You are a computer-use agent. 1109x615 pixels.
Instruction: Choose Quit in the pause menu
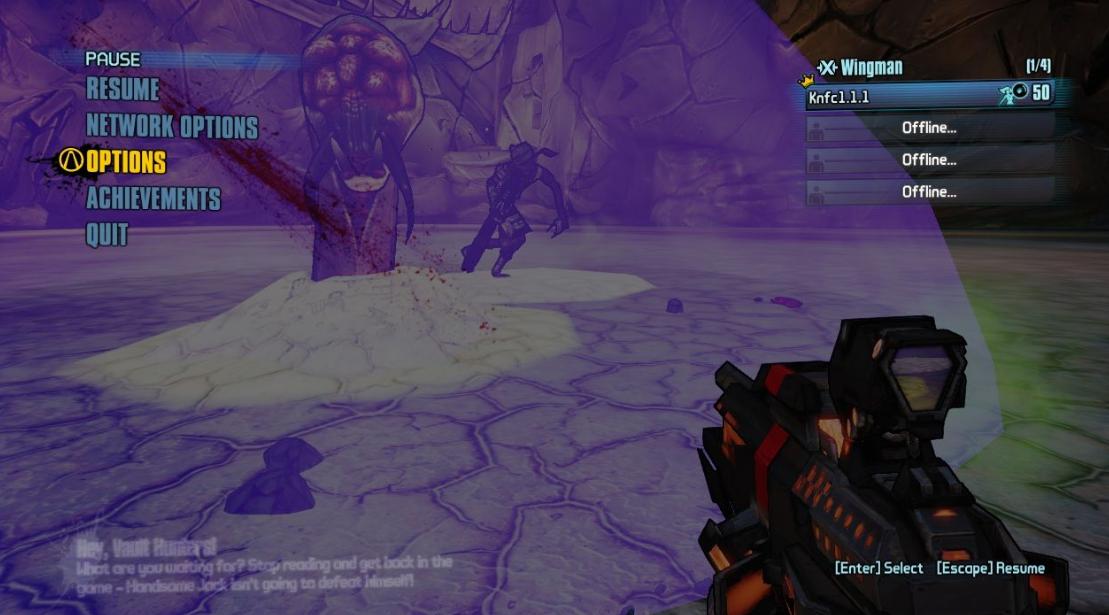(x=107, y=235)
